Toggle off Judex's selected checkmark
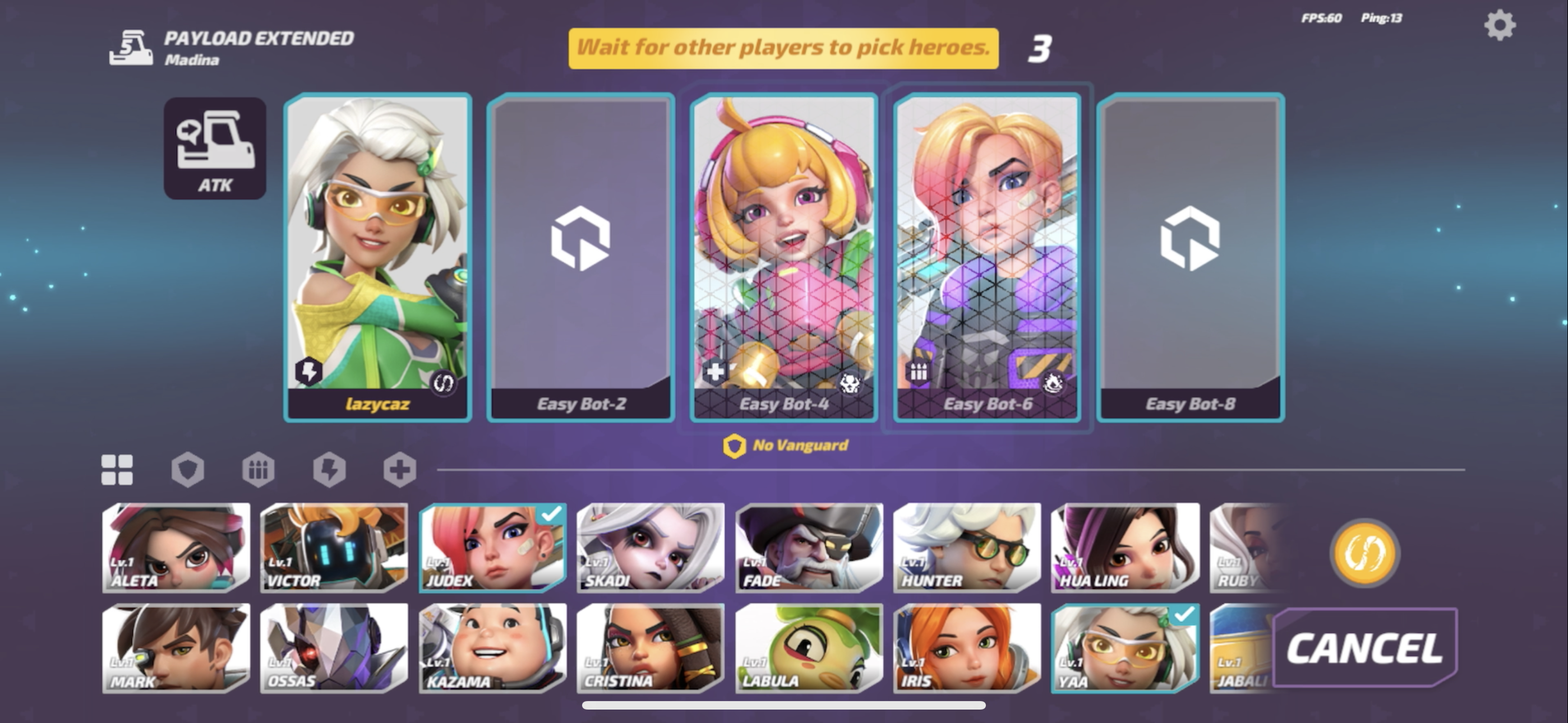1568x723 pixels. point(549,515)
